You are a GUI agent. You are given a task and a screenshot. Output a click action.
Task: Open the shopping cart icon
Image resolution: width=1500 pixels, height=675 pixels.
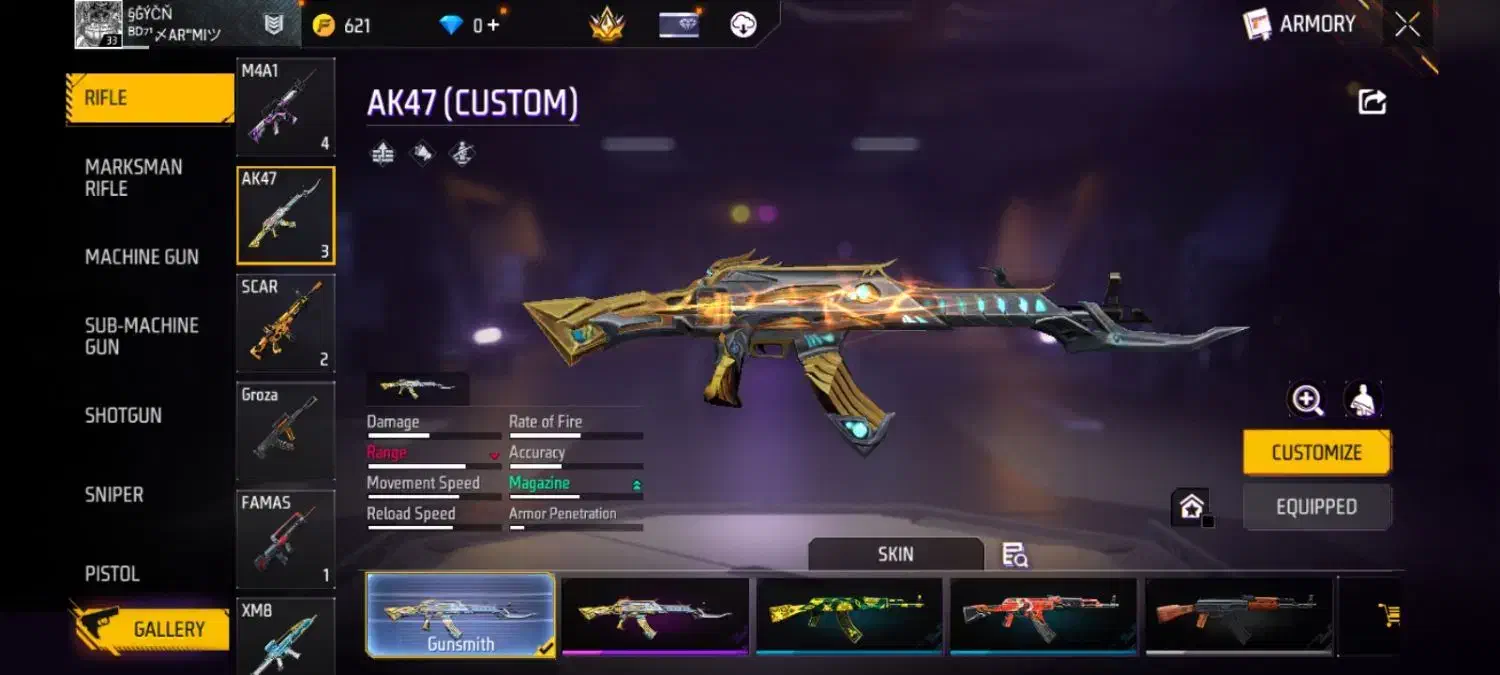coord(1389,614)
